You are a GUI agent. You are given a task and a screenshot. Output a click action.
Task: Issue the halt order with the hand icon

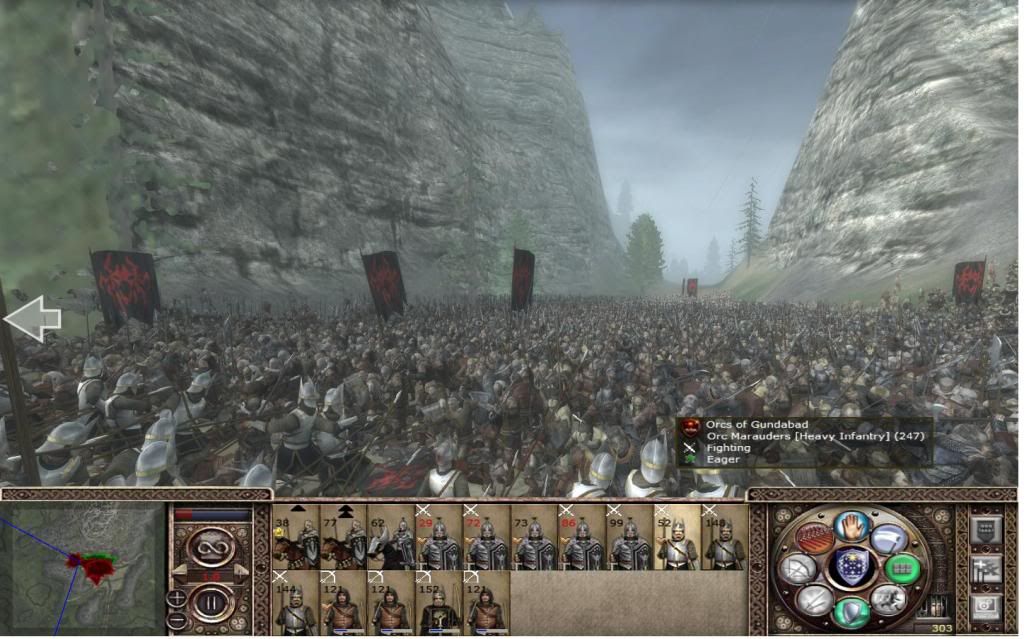(x=852, y=526)
